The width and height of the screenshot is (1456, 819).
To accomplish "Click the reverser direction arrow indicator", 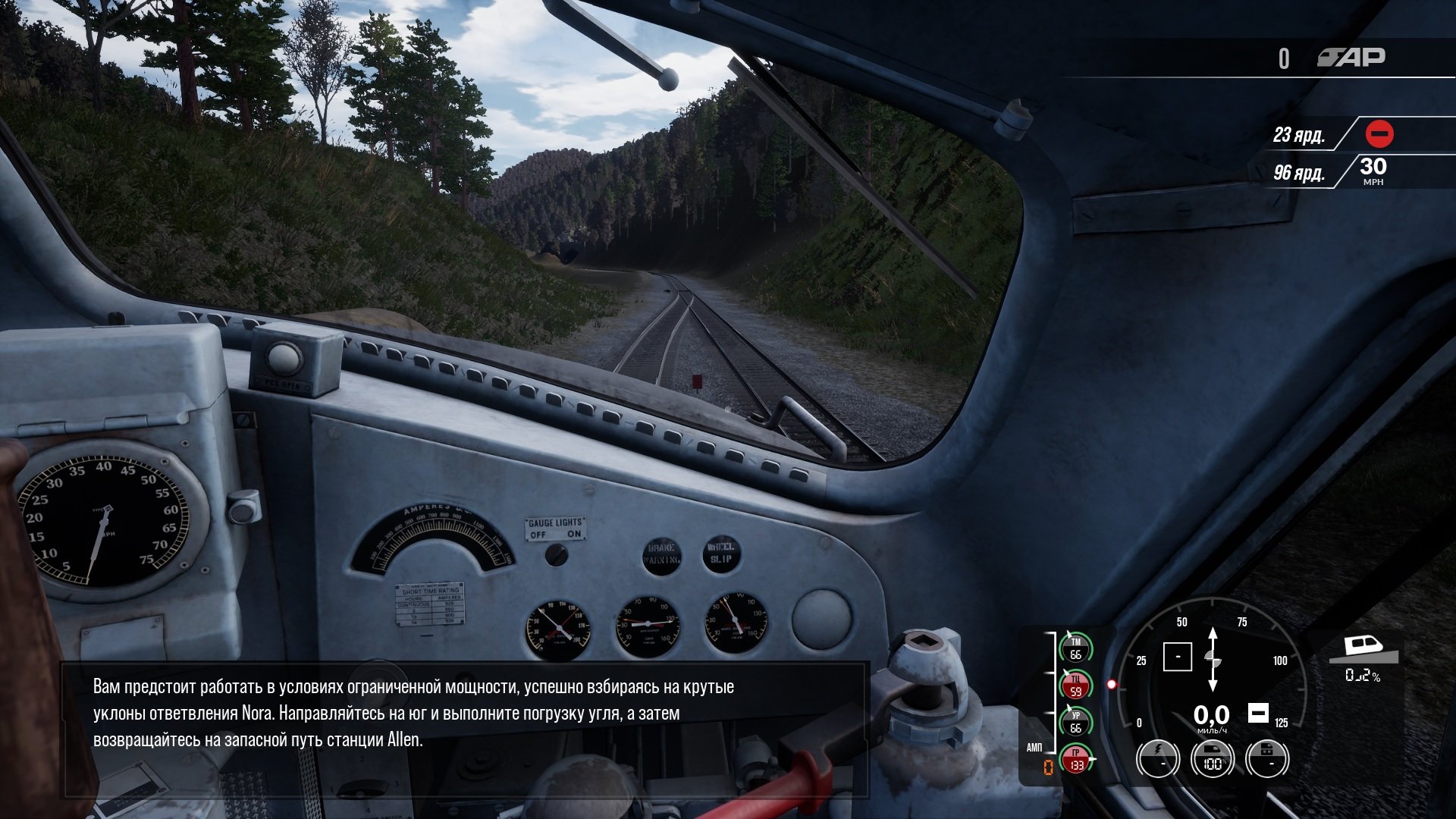I will point(1213,657).
